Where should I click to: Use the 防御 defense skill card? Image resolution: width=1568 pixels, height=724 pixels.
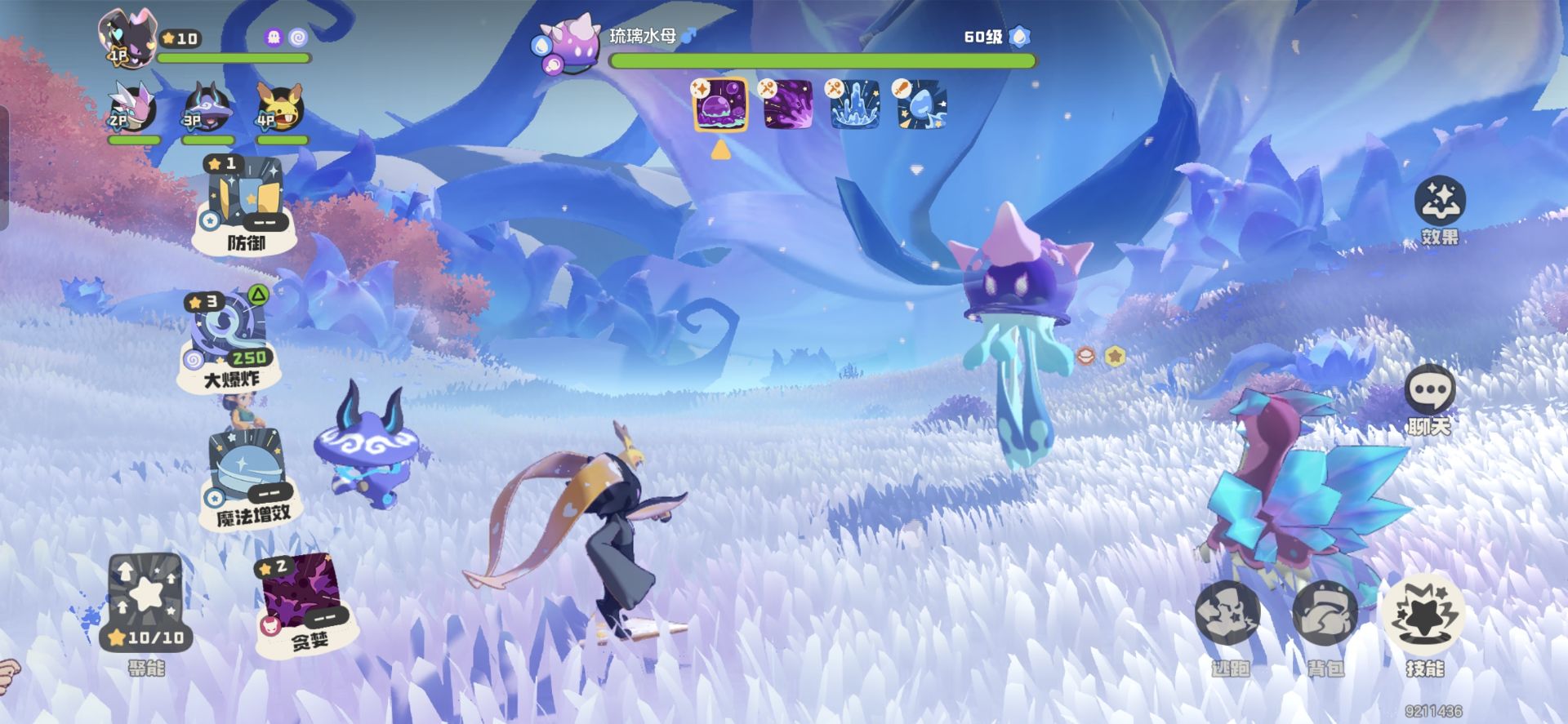click(243, 204)
